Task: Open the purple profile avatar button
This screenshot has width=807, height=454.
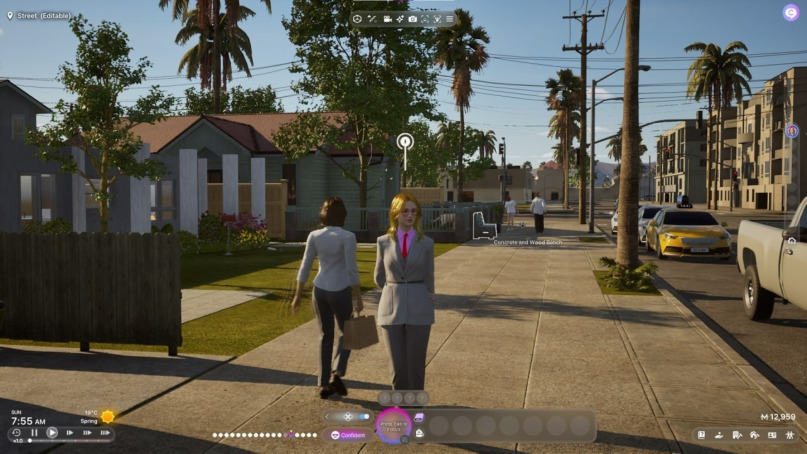Action: pyautogui.click(x=790, y=13)
